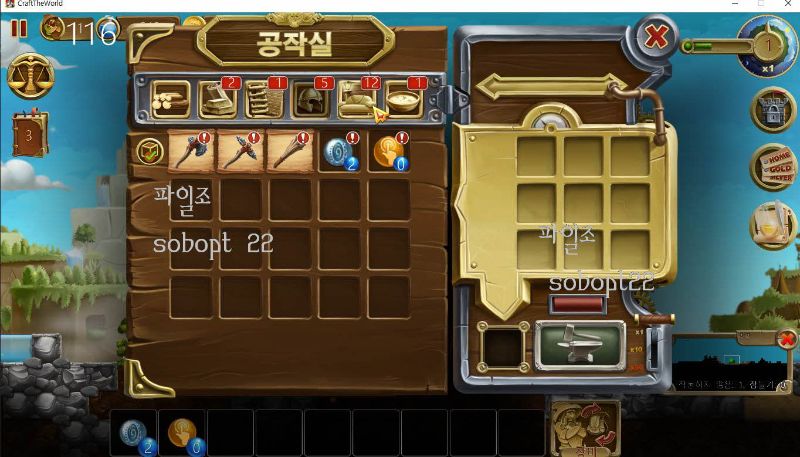Image resolution: width=800 pixels, height=457 pixels.
Task: Toggle the craftable-only box filter
Action: pos(148,151)
